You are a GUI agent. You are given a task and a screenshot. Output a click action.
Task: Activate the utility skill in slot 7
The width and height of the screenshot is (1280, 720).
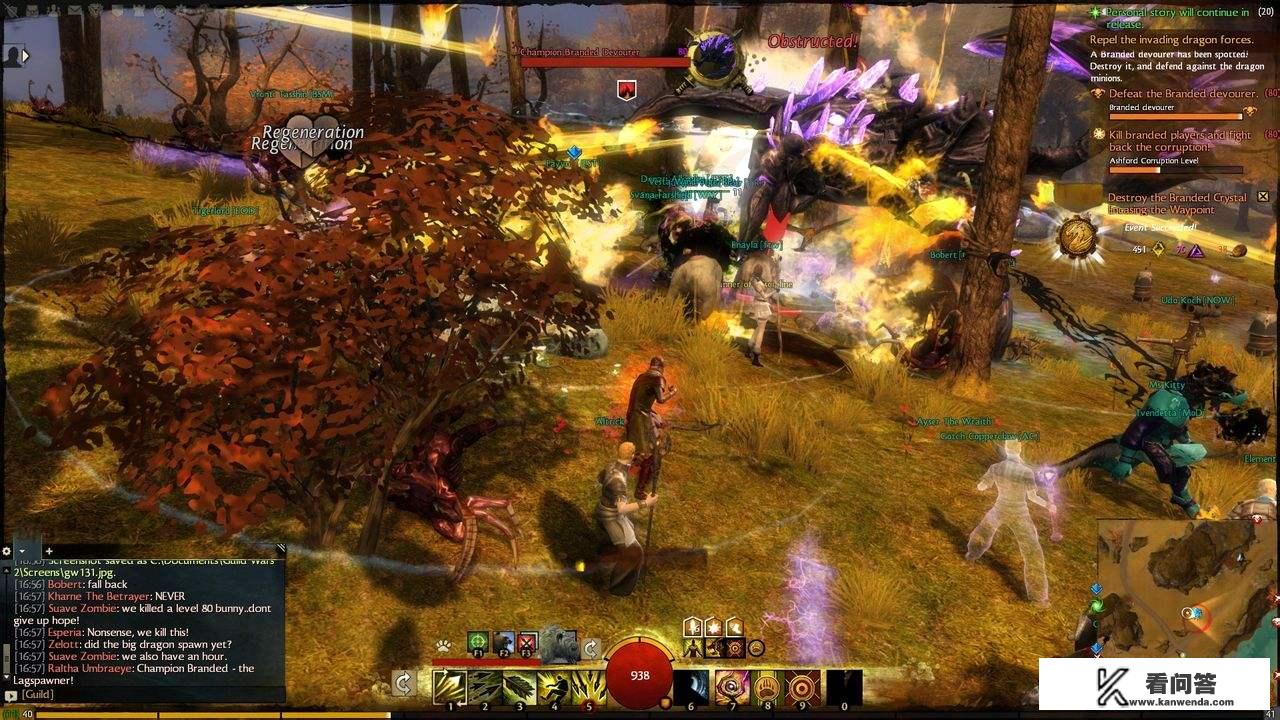pos(732,689)
